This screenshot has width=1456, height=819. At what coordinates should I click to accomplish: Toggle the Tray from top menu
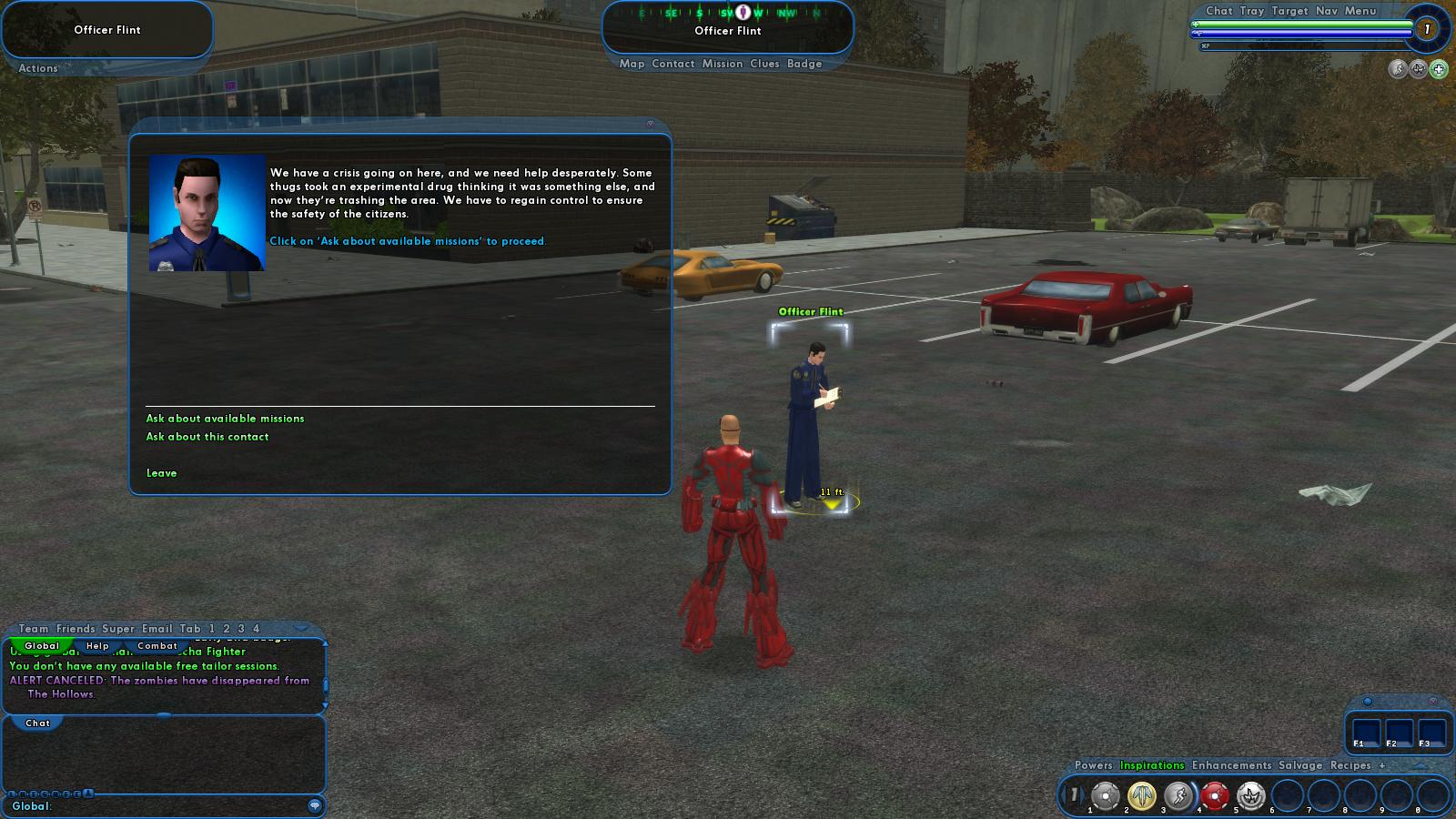(1252, 11)
